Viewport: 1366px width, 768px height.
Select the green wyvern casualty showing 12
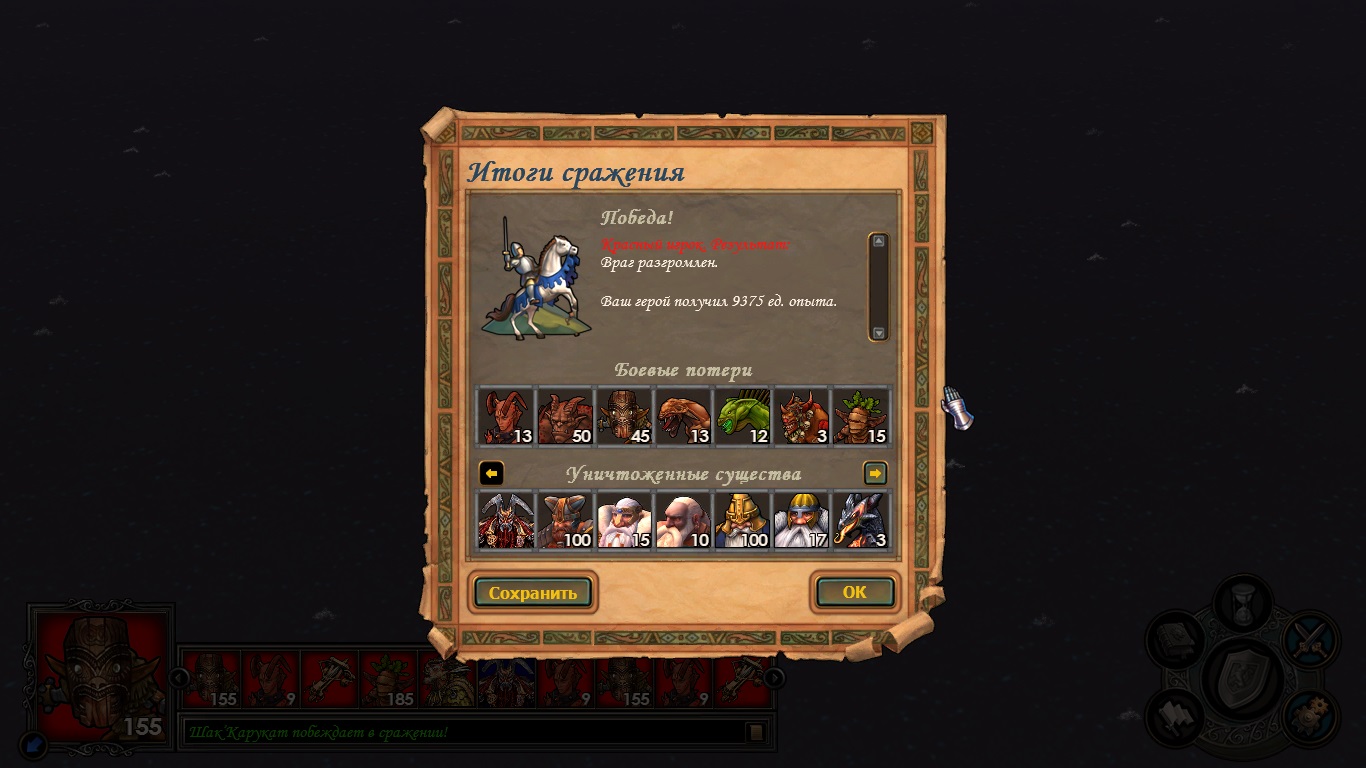click(742, 416)
